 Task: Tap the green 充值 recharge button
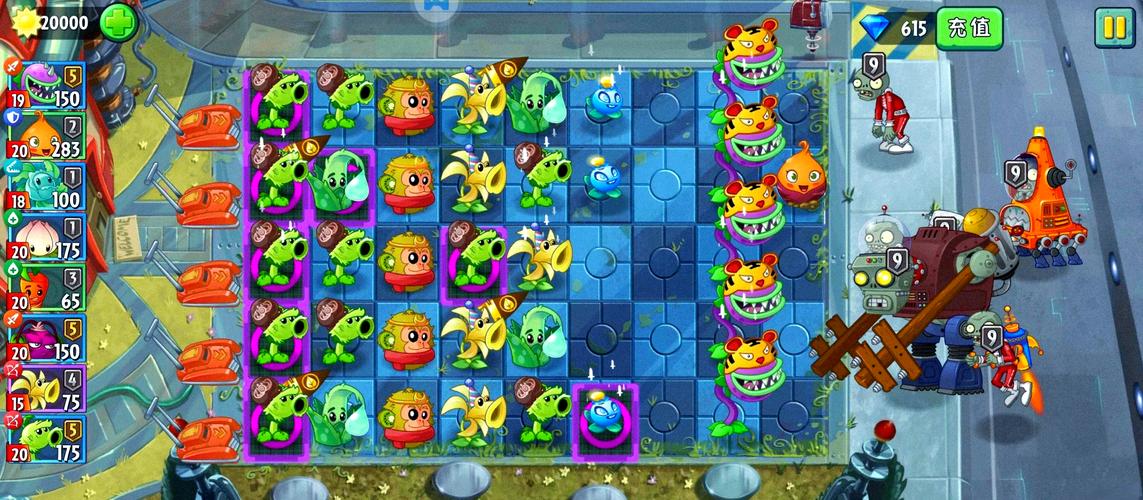pos(969,27)
